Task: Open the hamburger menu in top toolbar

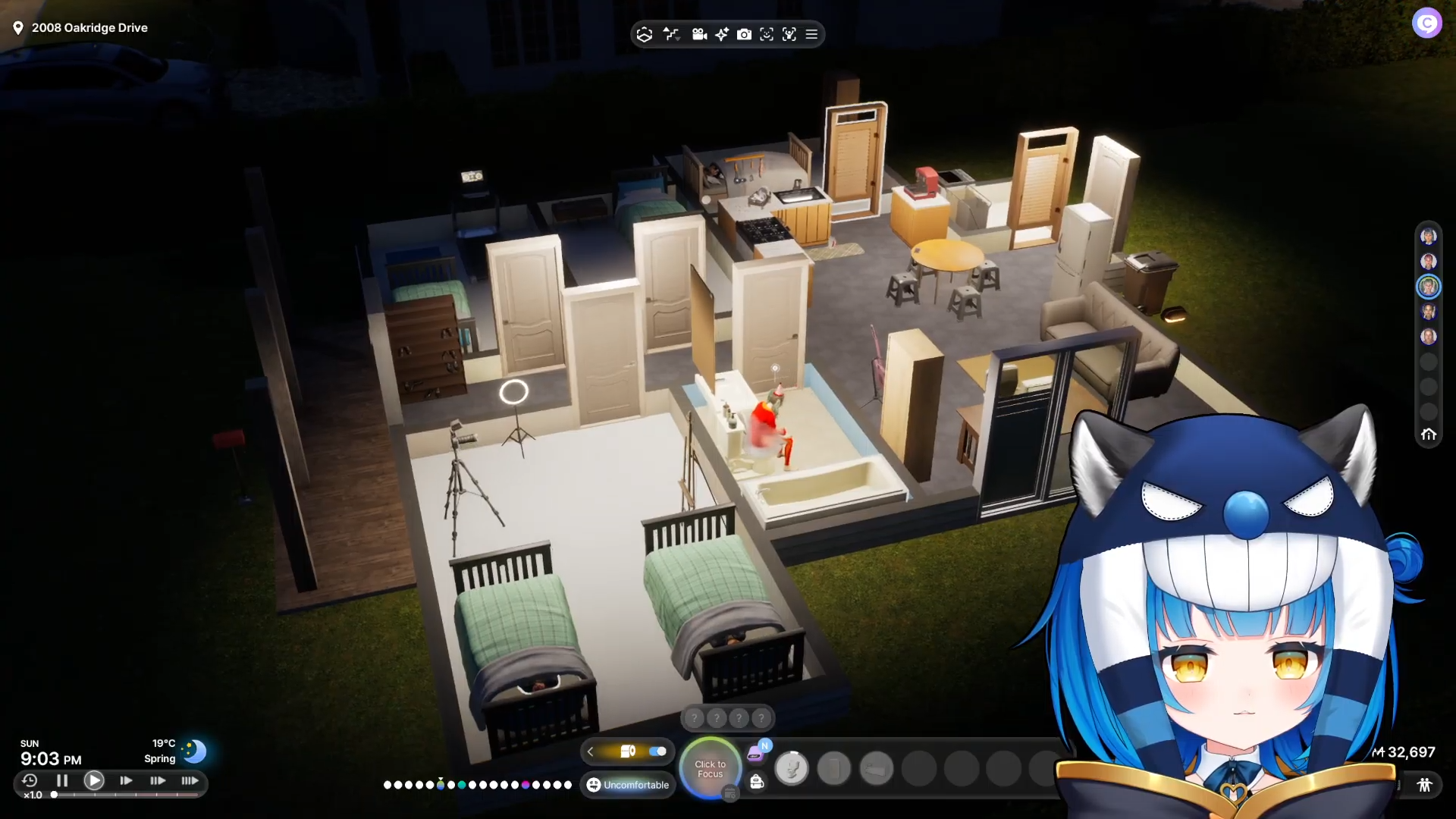Action: click(x=811, y=34)
